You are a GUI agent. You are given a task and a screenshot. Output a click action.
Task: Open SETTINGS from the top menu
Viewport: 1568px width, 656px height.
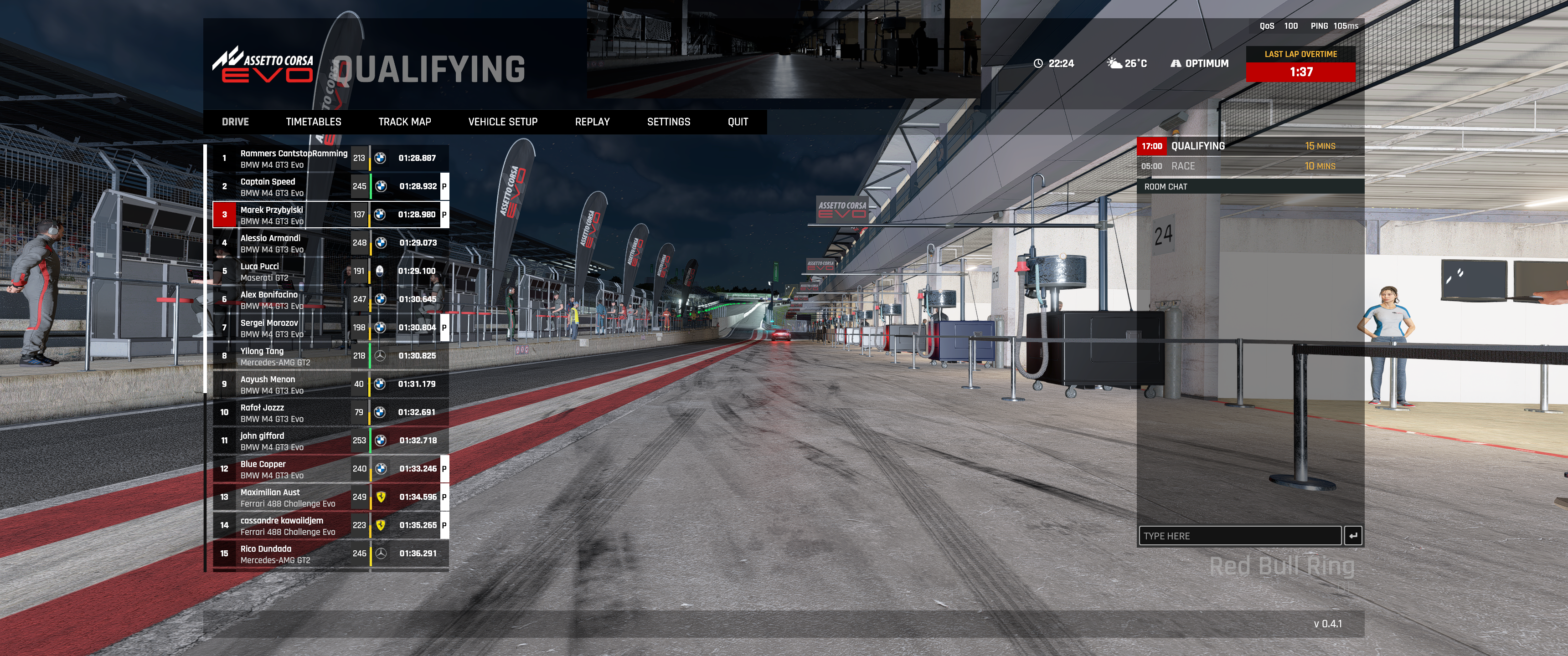(668, 122)
